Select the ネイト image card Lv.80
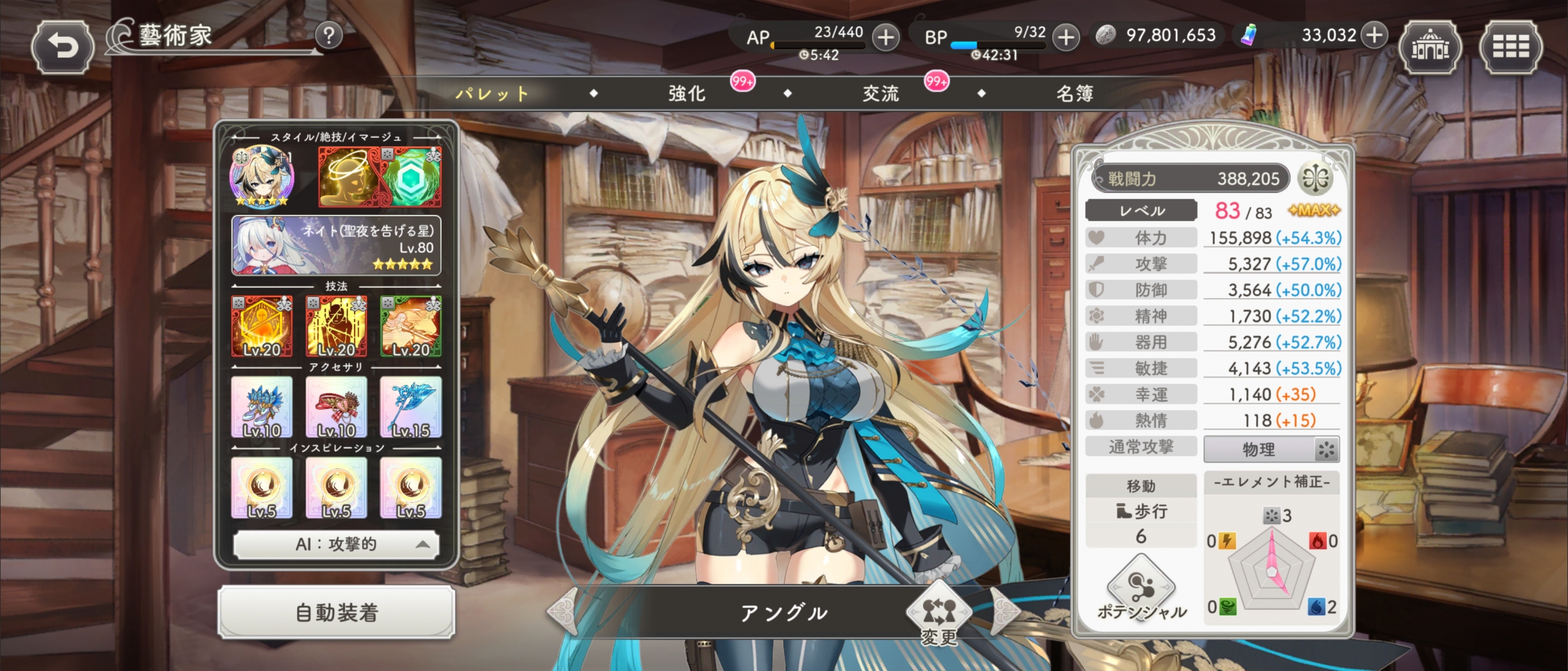This screenshot has height=671, width=1568. tap(336, 246)
